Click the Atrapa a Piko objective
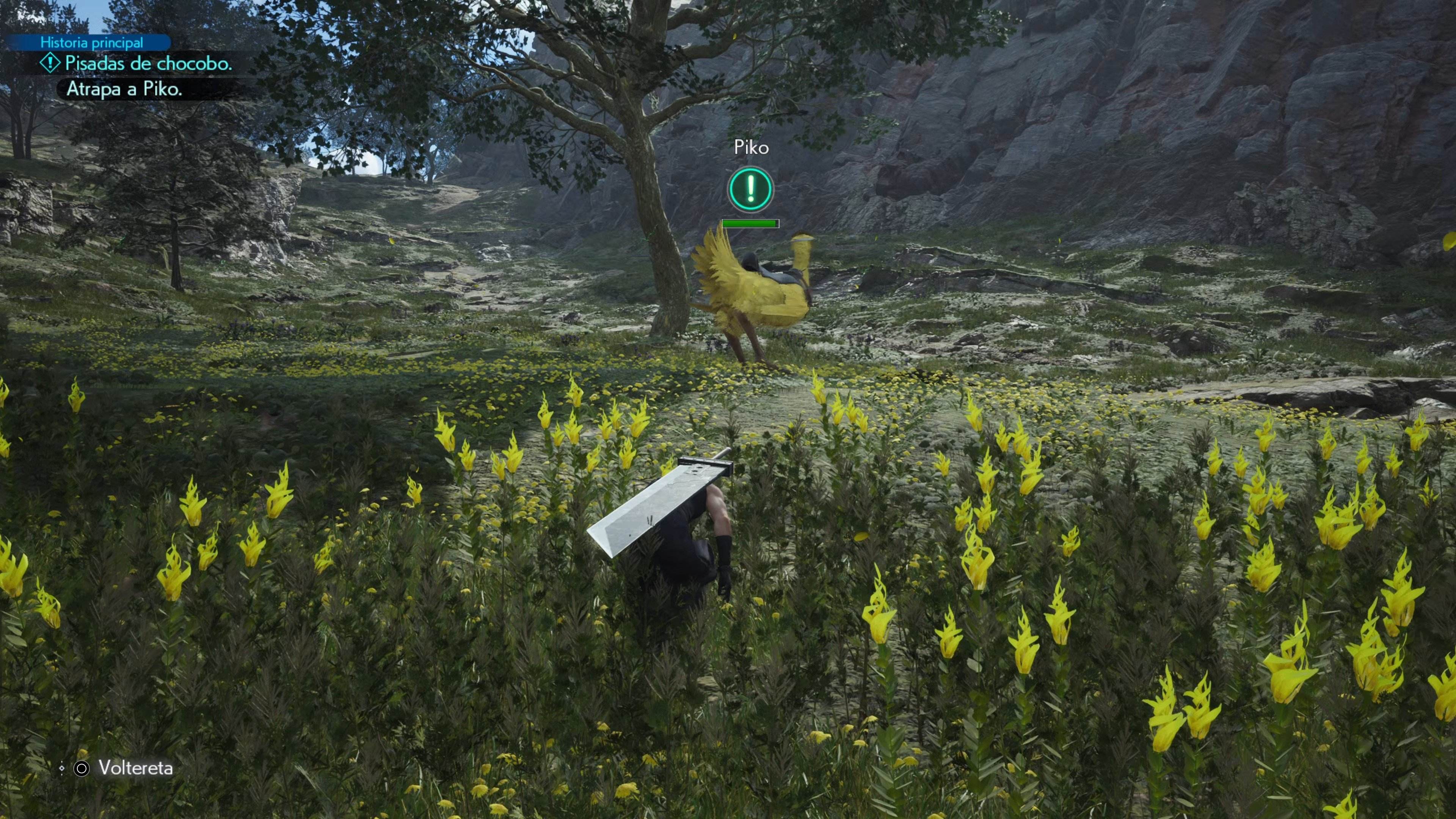 (124, 89)
